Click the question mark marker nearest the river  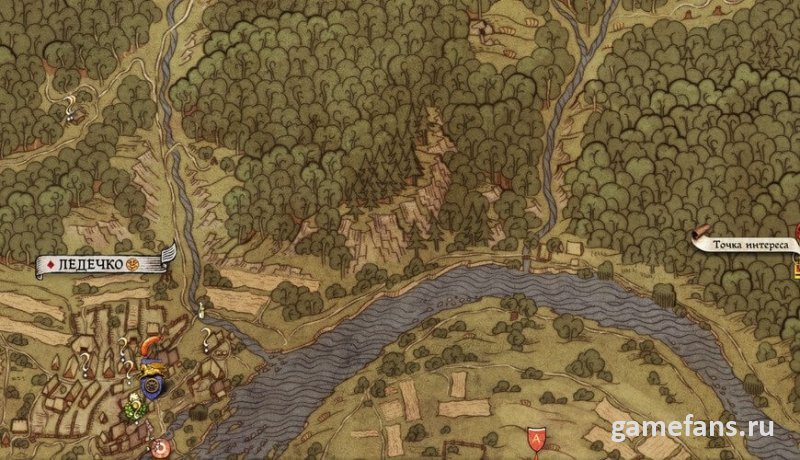(206, 336)
